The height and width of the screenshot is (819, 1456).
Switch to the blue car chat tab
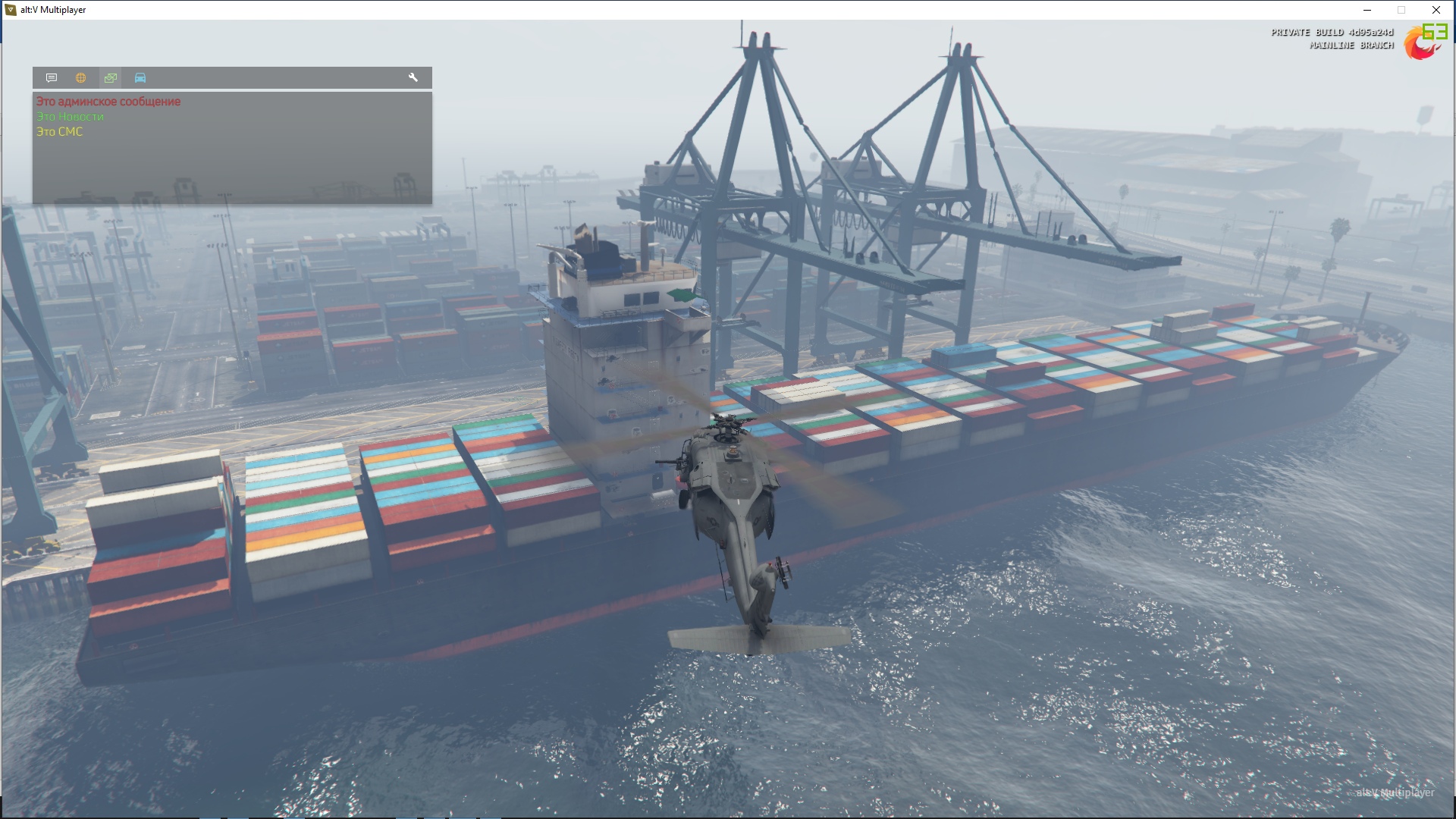(x=140, y=78)
